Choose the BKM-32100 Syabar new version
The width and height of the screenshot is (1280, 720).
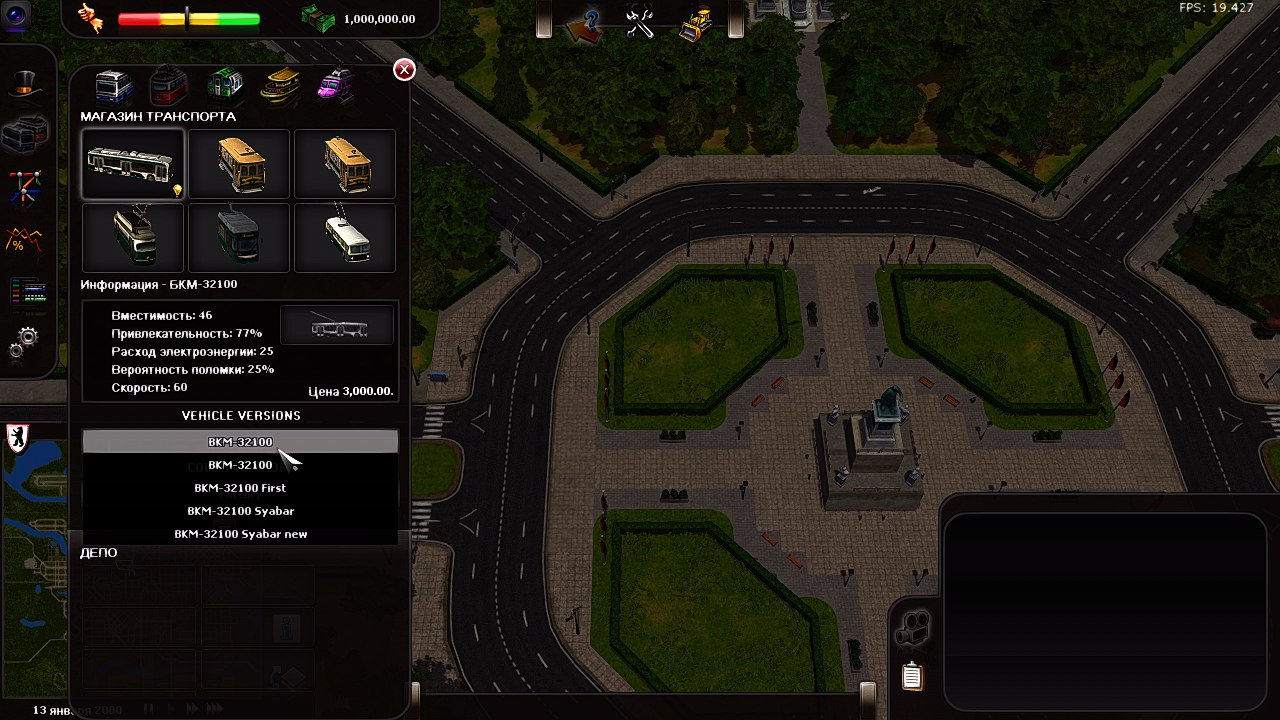pyautogui.click(x=240, y=534)
